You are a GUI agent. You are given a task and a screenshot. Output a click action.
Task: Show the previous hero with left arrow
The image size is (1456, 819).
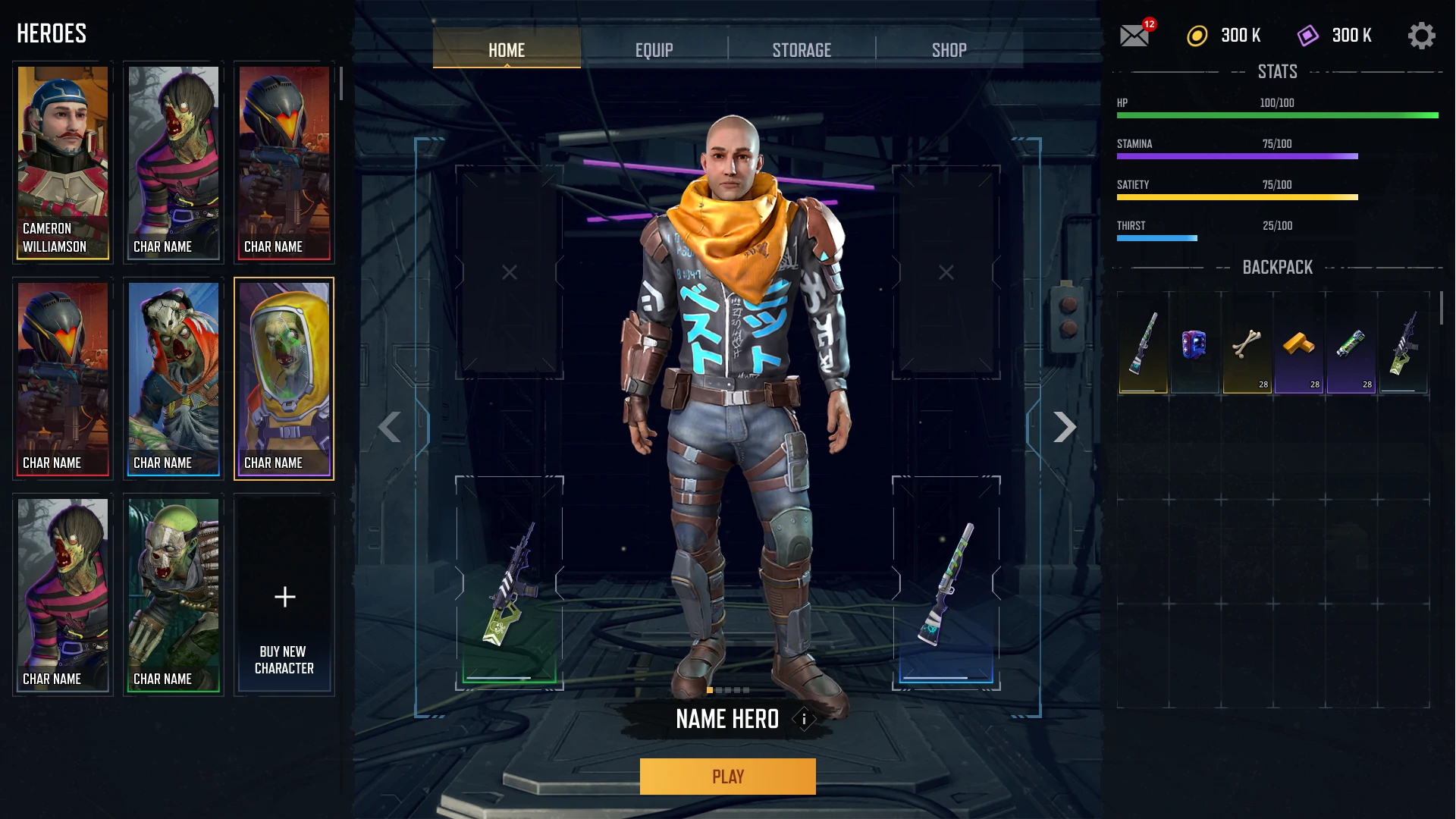[x=390, y=428]
